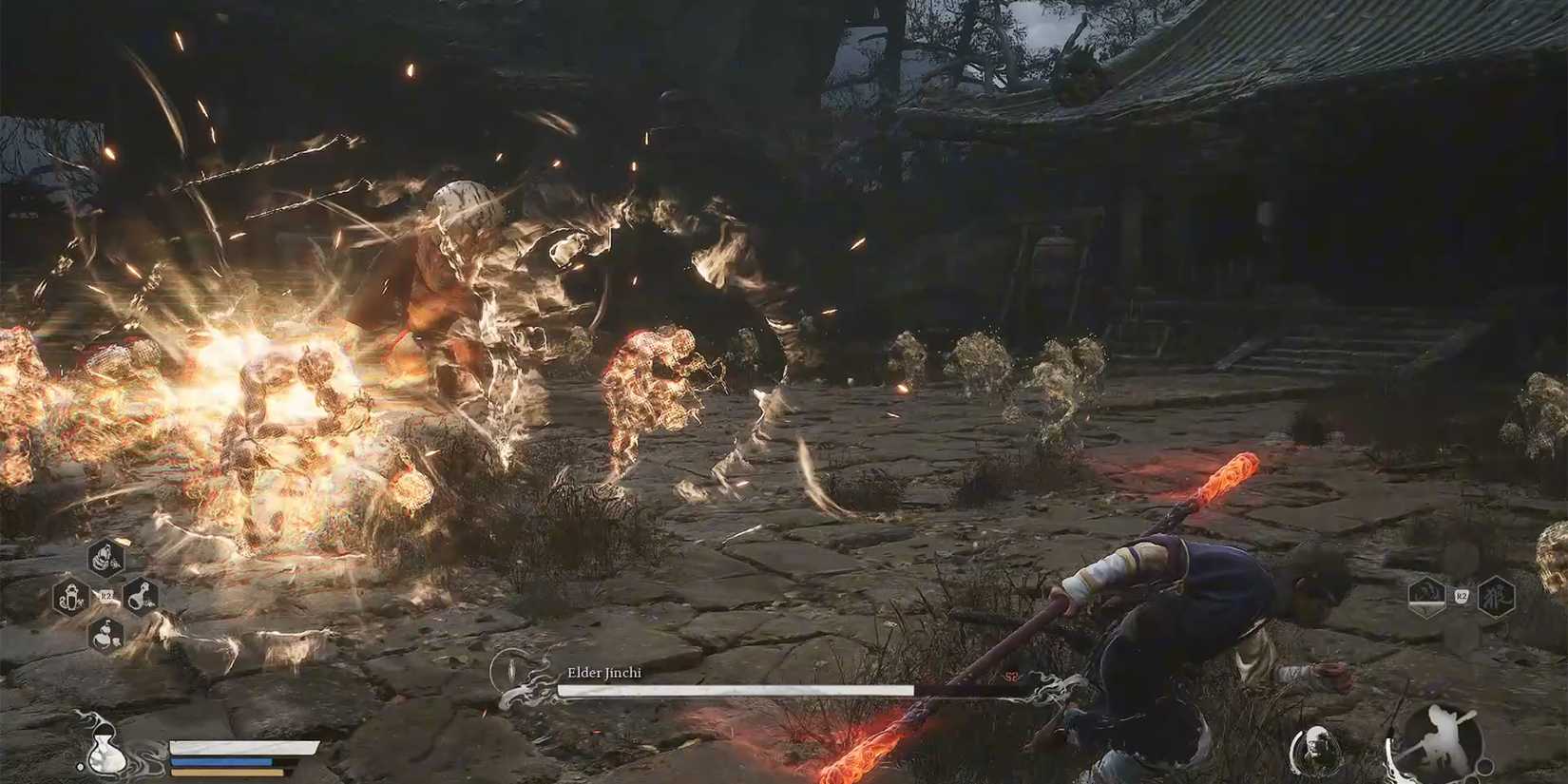The width and height of the screenshot is (1568, 784).
Task: Select the charged heavy-attack hexagon on the right HUD
Action: coord(1426,595)
